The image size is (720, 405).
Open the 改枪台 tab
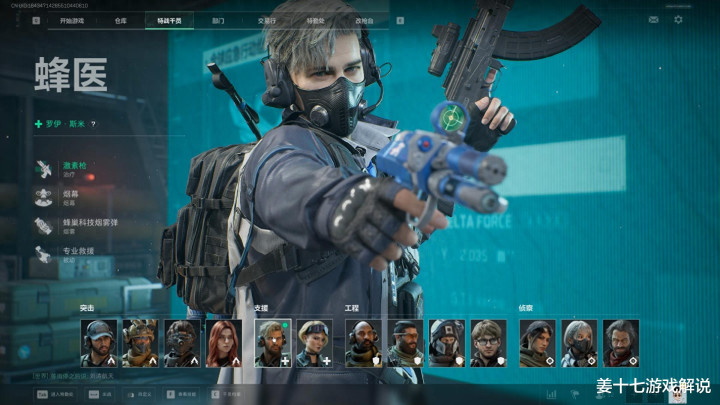tap(365, 19)
